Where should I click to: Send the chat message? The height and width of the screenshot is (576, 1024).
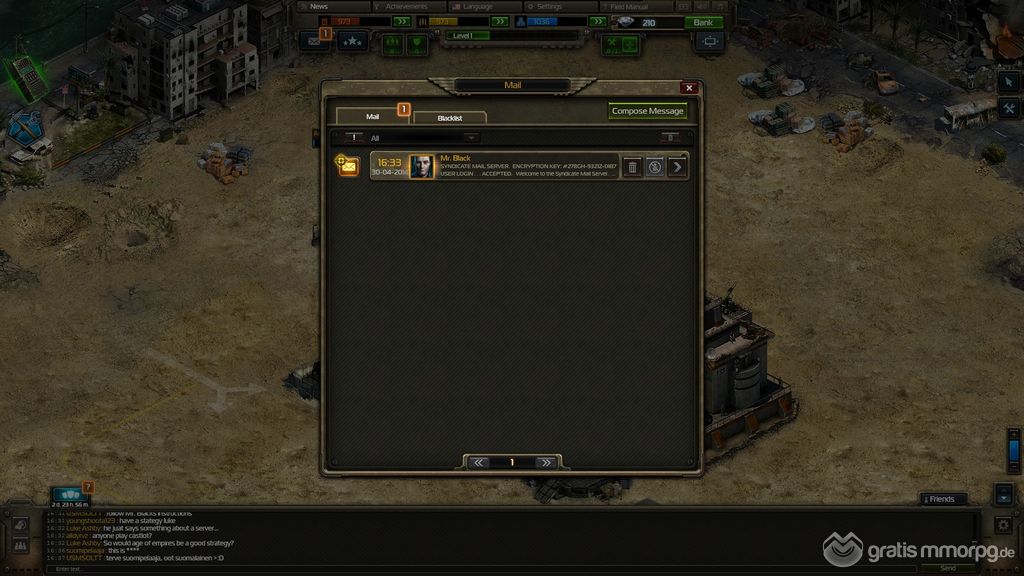(x=947, y=568)
